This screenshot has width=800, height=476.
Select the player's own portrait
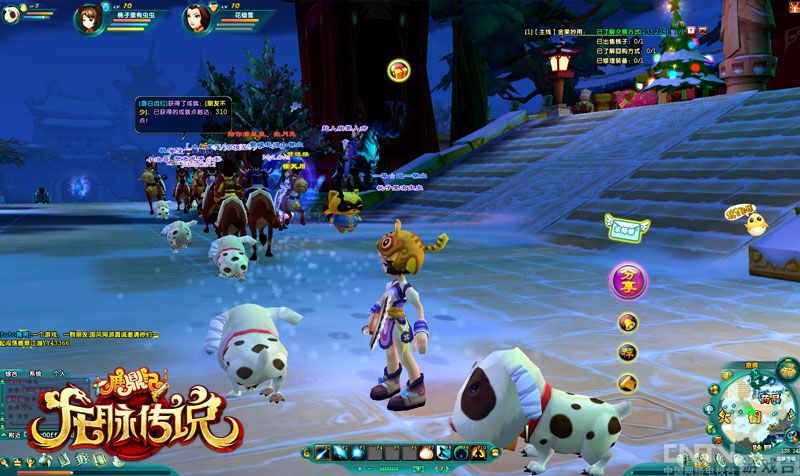point(89,16)
